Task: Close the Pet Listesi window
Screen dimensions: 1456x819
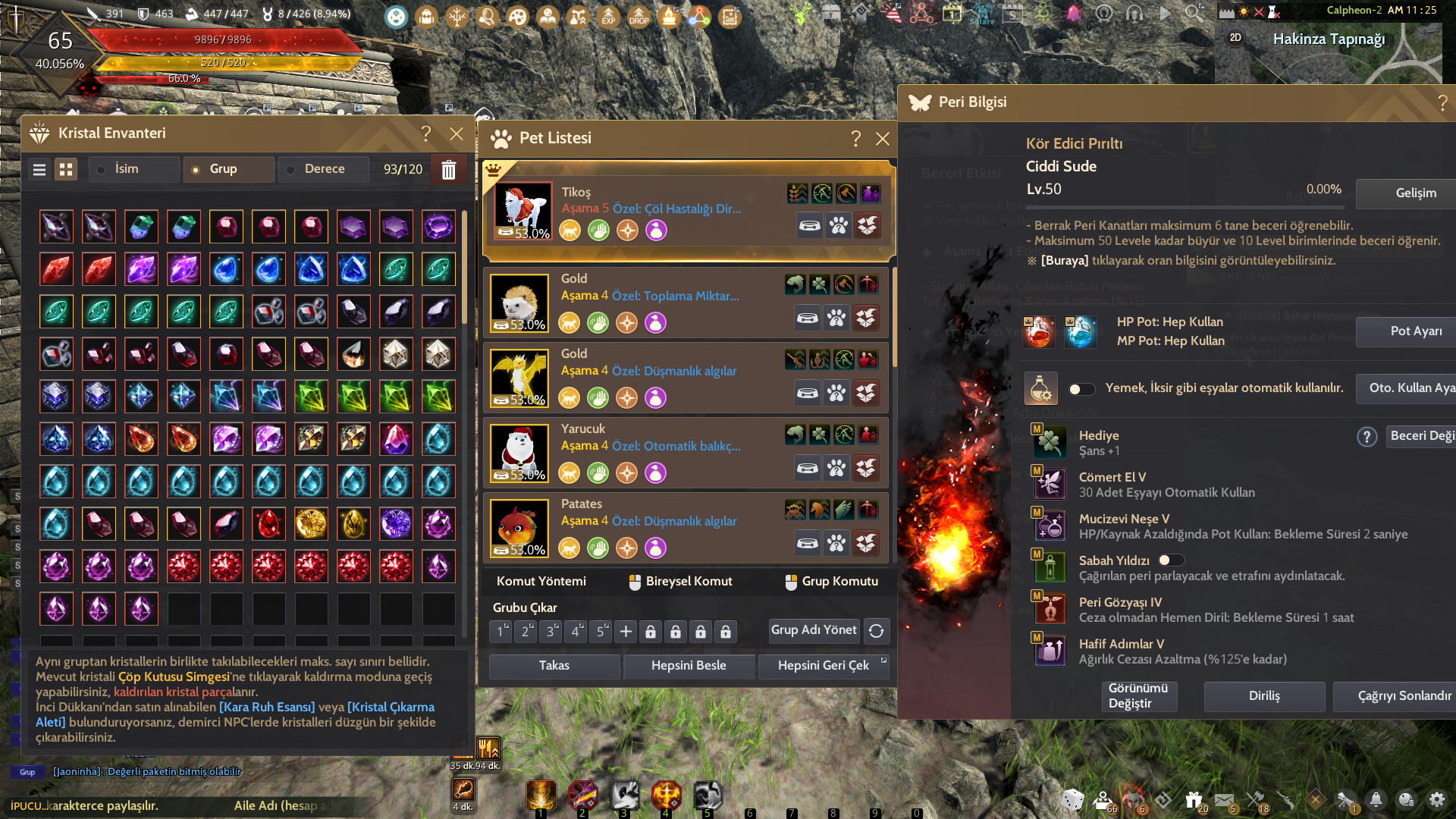Action: tap(882, 139)
